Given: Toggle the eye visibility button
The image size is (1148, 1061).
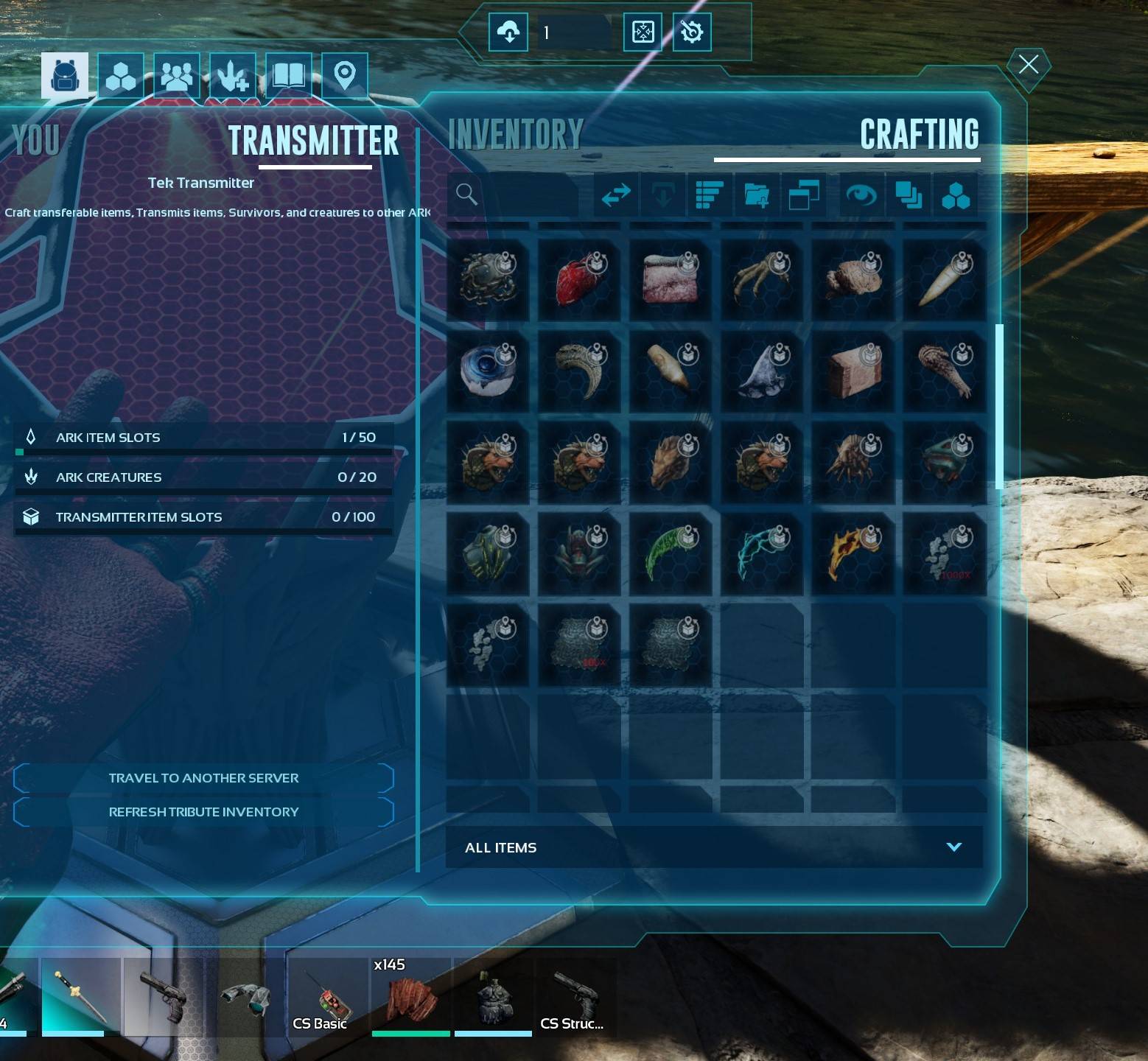Looking at the screenshot, I should (861, 195).
